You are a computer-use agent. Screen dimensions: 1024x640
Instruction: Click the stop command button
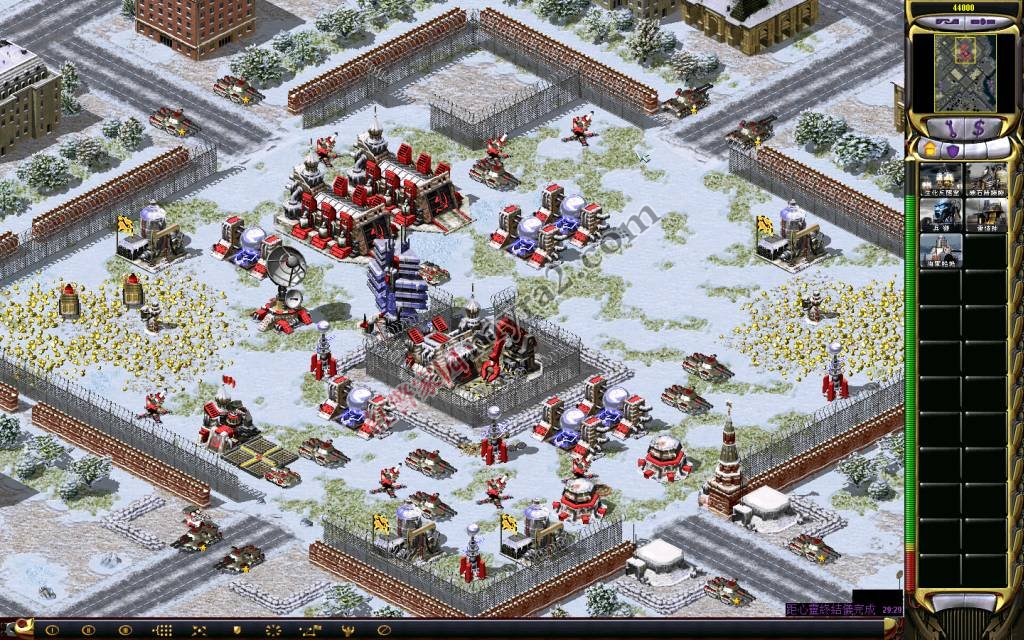383,630
